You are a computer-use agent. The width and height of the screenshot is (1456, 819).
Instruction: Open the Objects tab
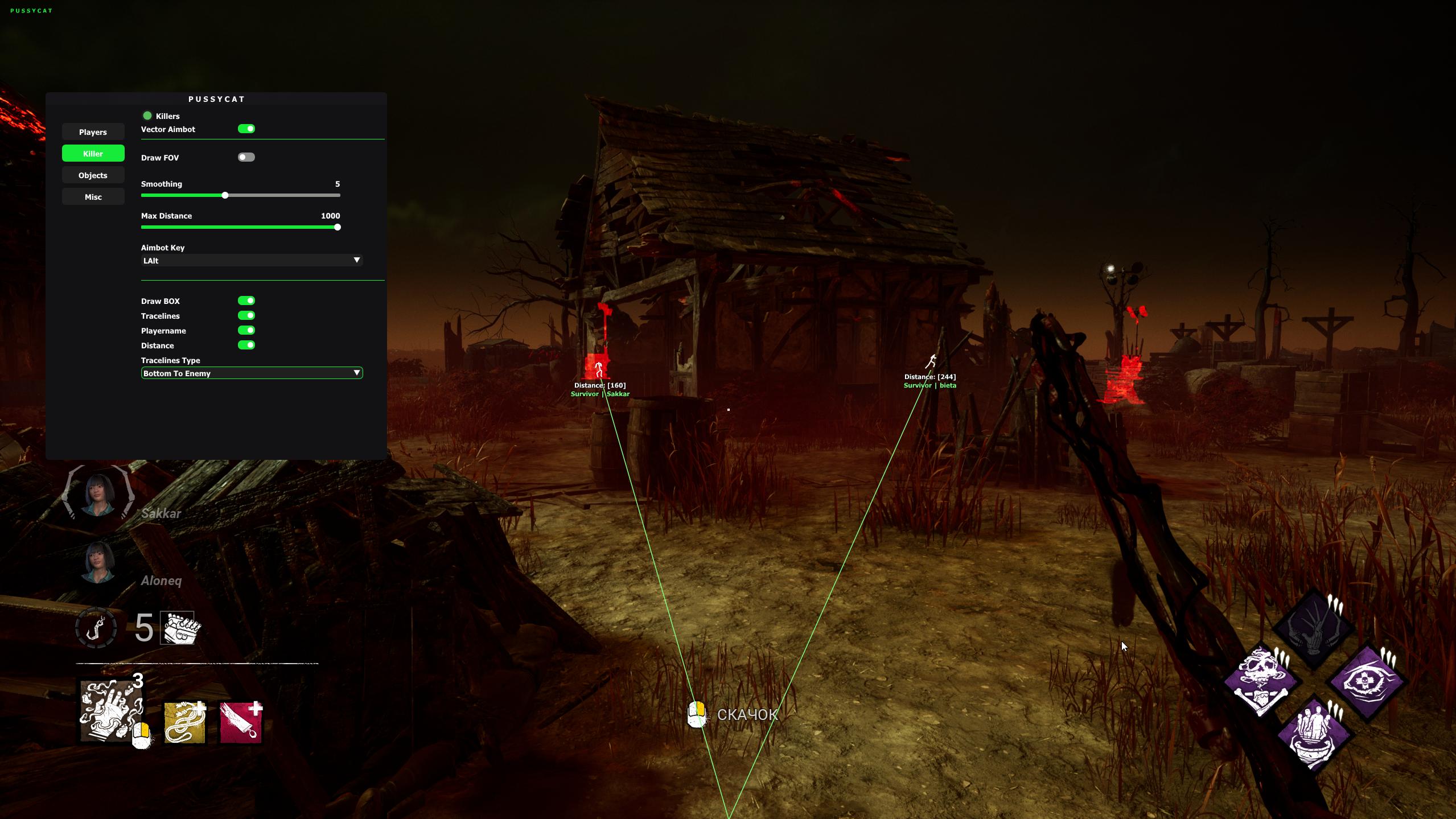[93, 175]
